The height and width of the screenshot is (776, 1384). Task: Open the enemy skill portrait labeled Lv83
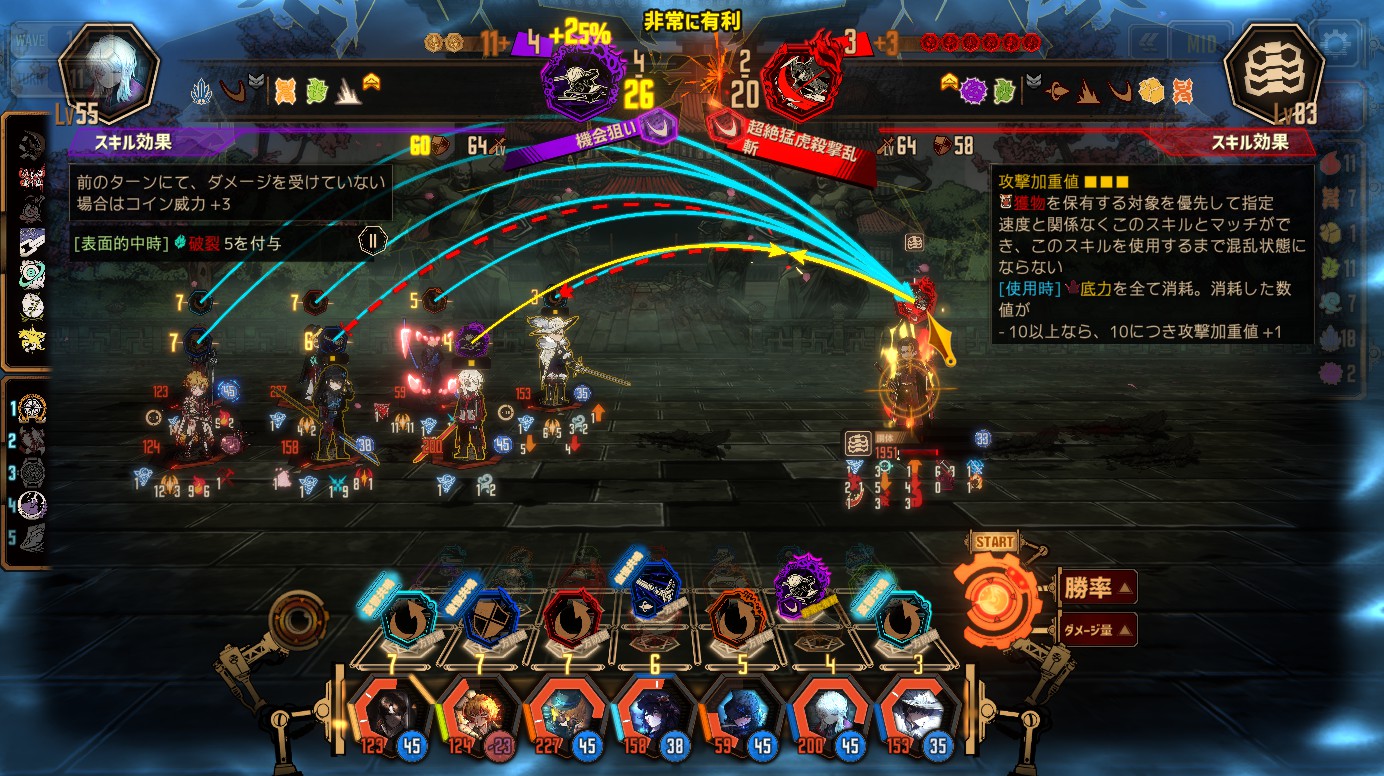coord(1273,73)
